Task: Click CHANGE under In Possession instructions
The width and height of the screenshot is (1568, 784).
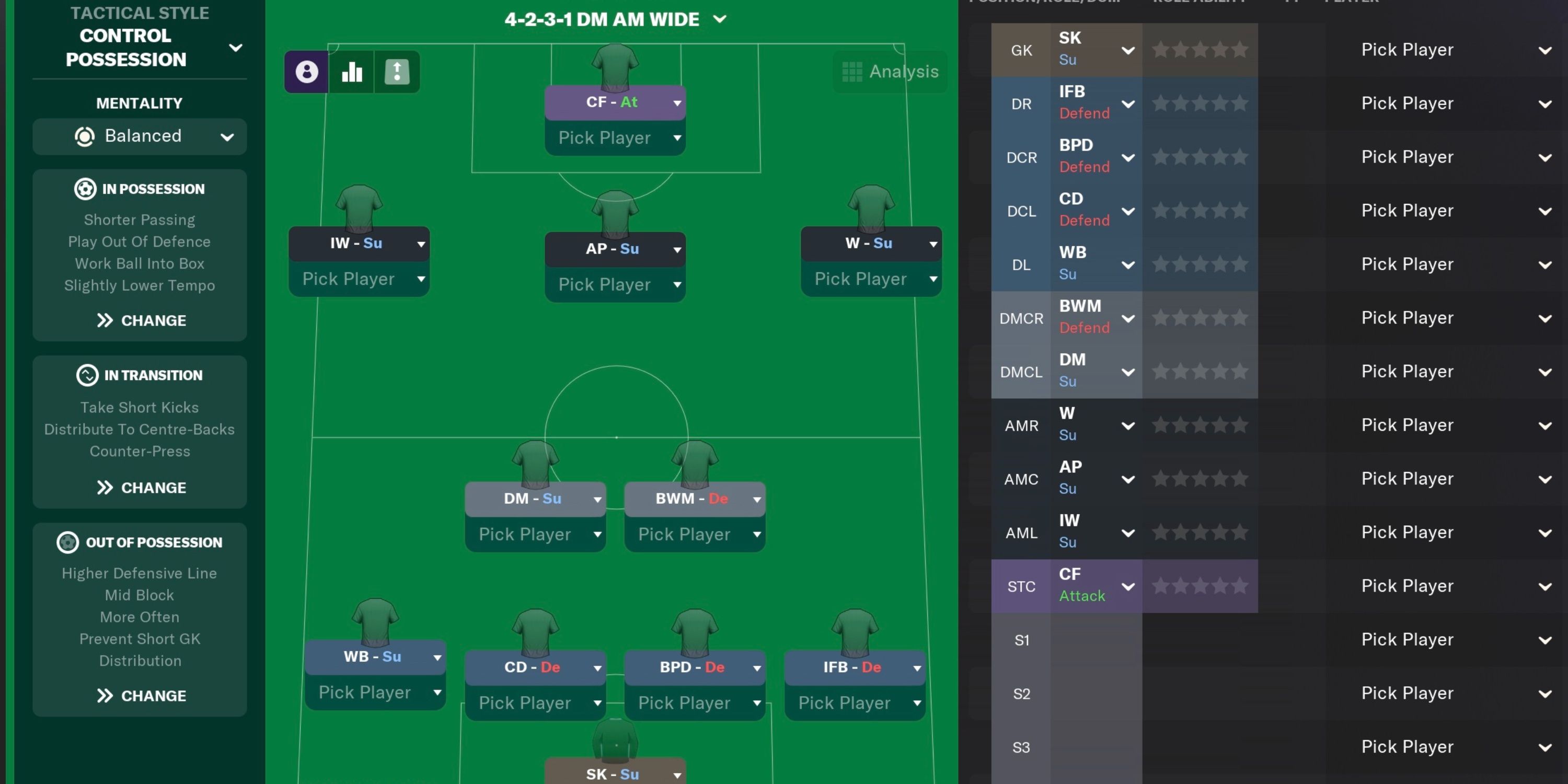Action: click(140, 320)
